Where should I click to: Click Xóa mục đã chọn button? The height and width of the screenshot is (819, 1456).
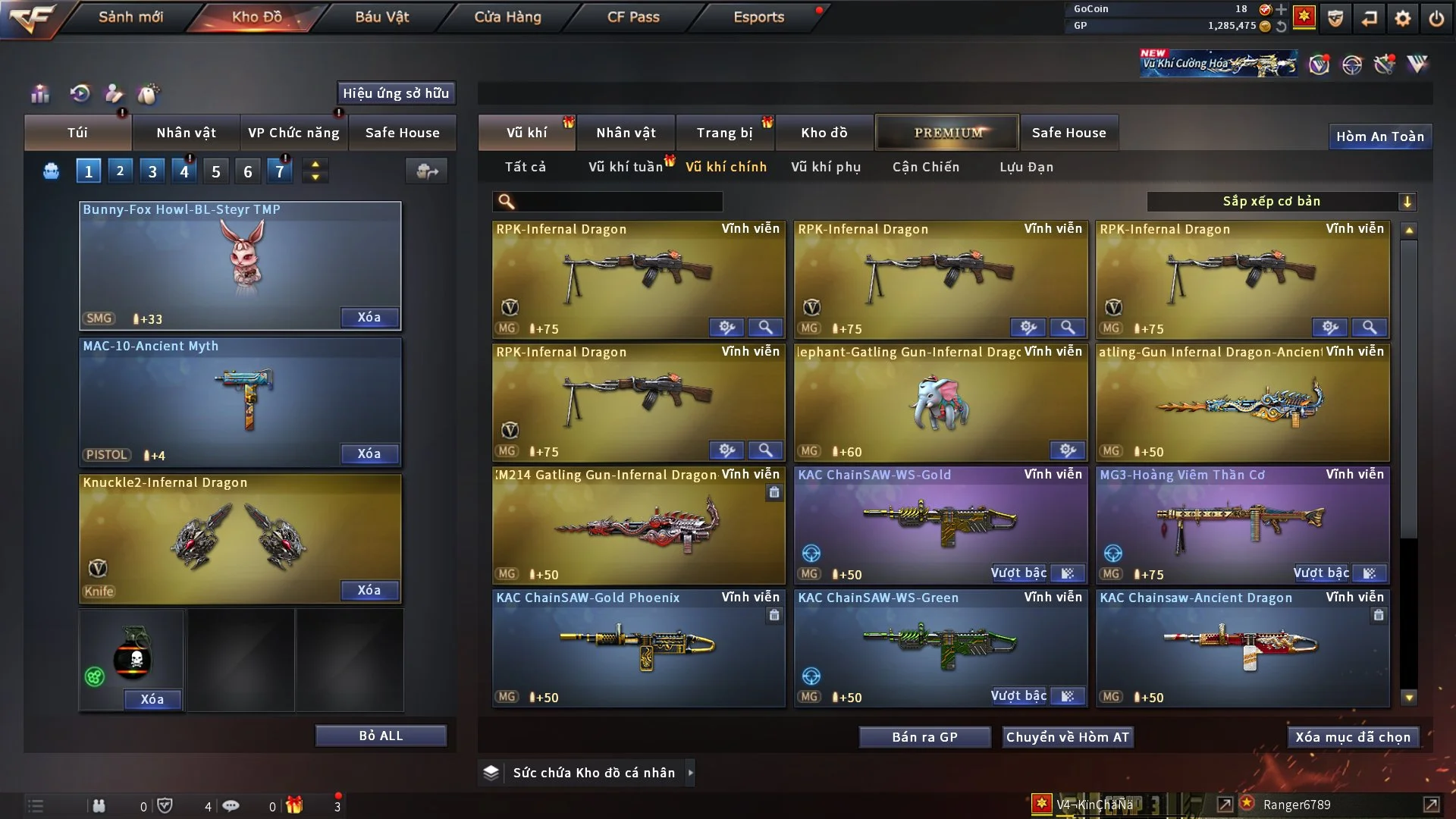(1353, 737)
